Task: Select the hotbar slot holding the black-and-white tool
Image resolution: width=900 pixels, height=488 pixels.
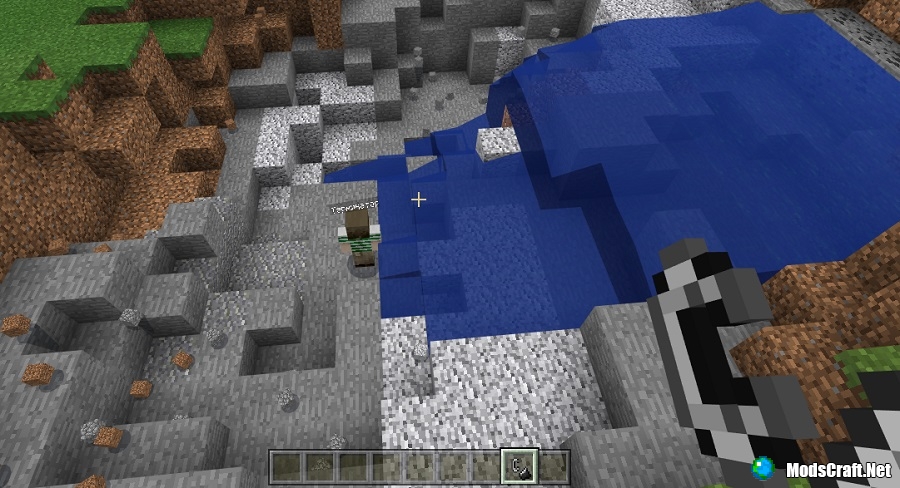Action: pyautogui.click(x=521, y=465)
